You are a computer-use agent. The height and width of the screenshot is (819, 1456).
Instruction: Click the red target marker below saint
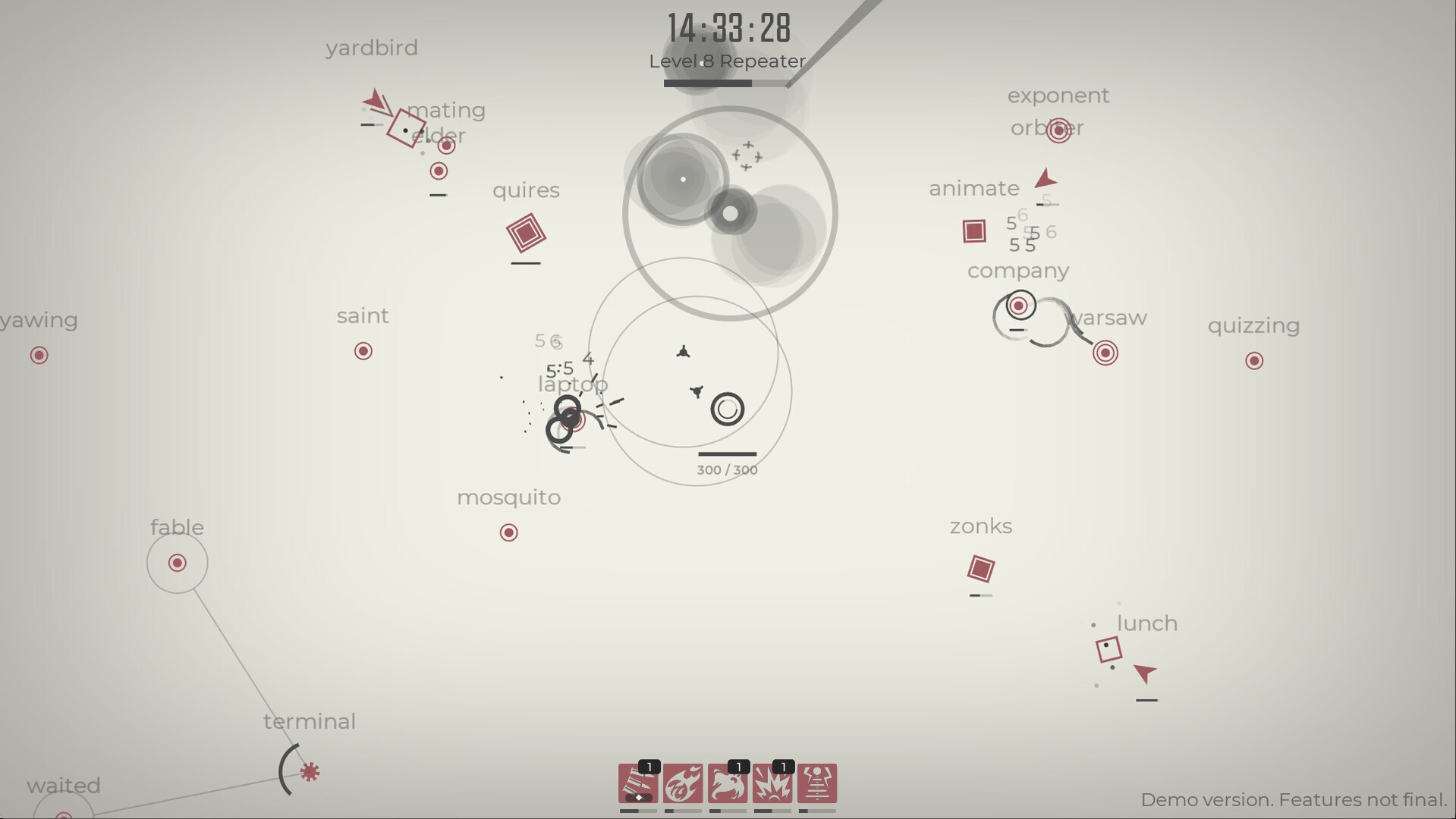click(x=363, y=350)
